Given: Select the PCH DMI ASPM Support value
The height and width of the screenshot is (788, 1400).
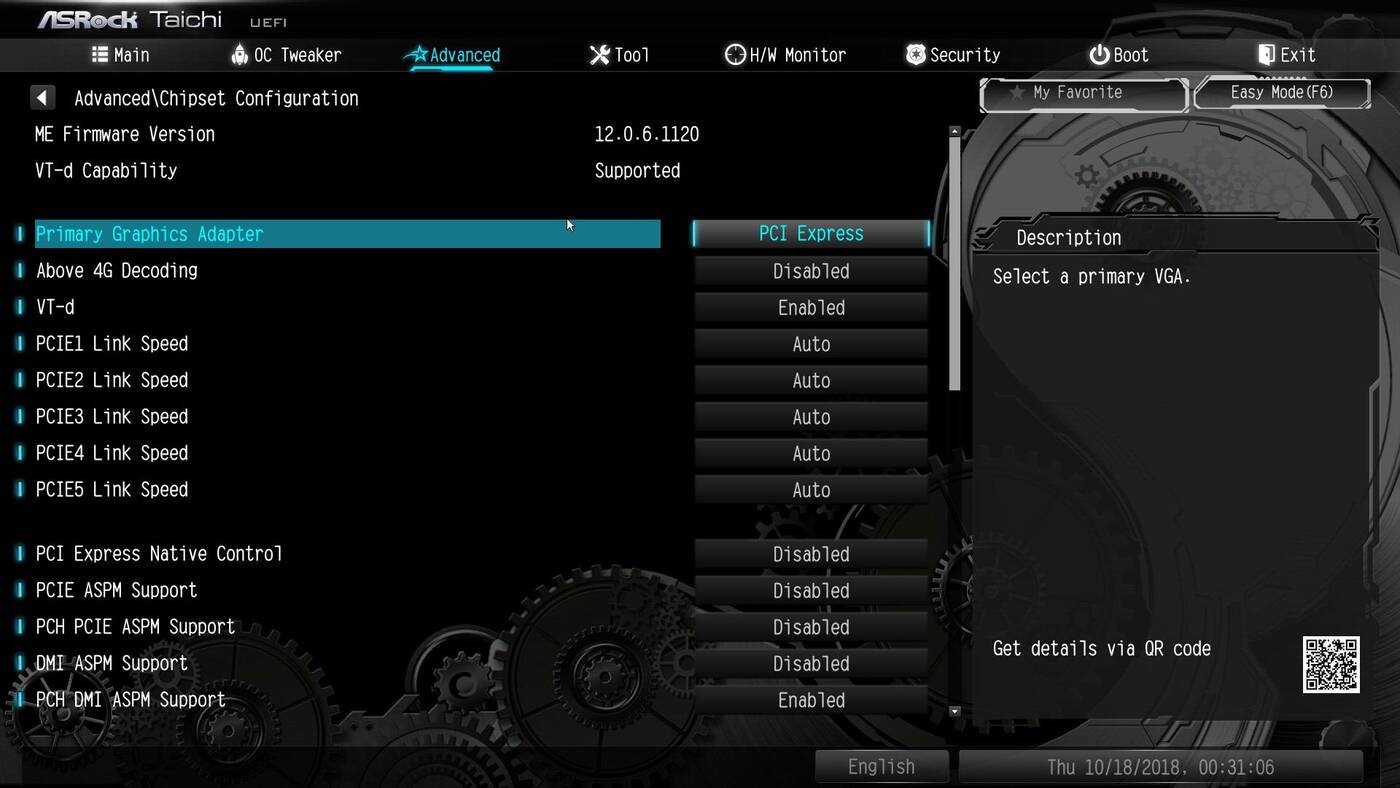Looking at the screenshot, I should pyautogui.click(x=811, y=700).
